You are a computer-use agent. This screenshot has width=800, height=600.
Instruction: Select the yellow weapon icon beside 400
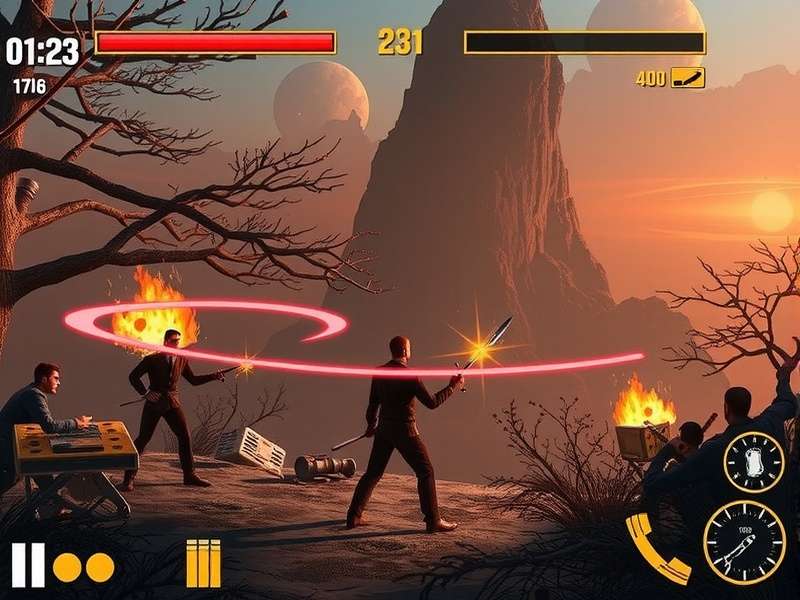pyautogui.click(x=688, y=78)
